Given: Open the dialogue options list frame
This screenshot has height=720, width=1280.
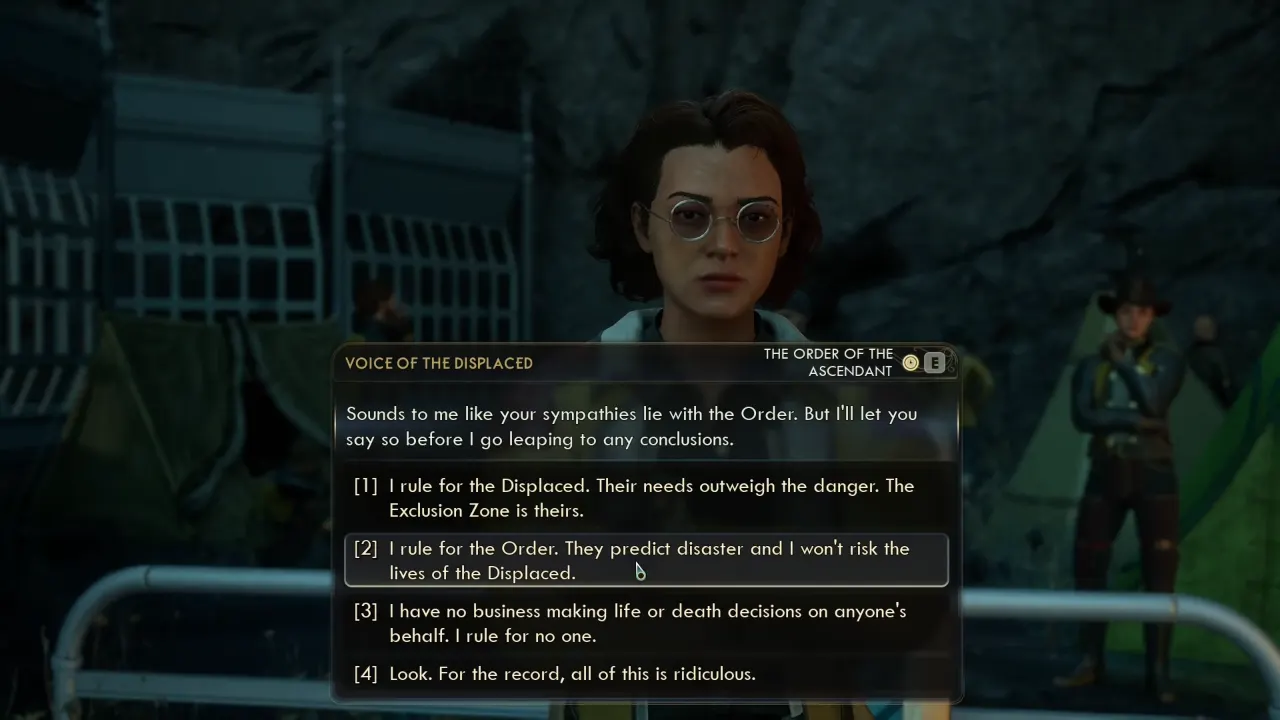Looking at the screenshot, I should point(645,580).
